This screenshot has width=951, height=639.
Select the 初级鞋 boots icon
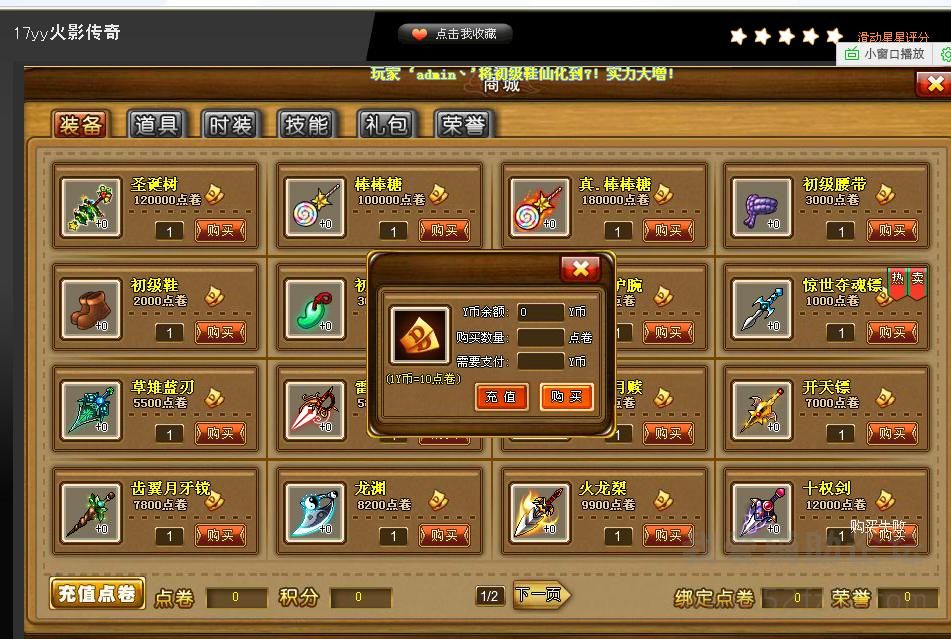91,305
